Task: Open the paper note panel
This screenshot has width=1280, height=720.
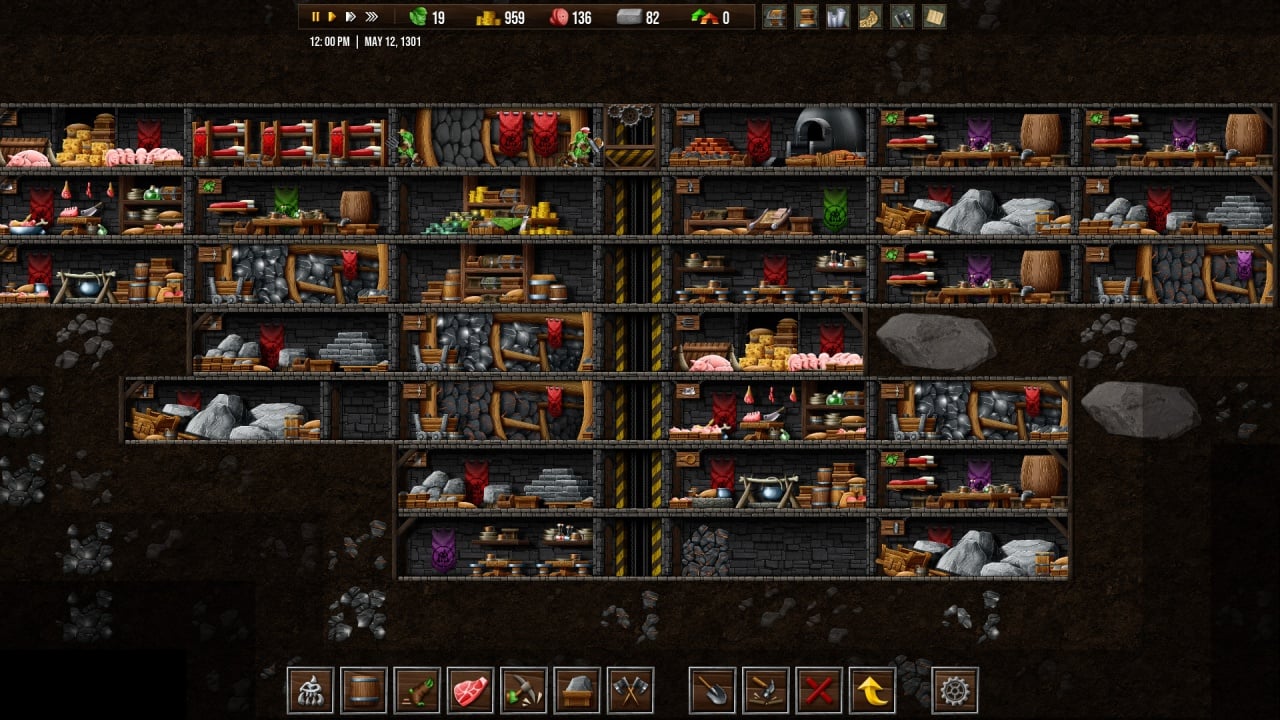Action: tap(934, 17)
